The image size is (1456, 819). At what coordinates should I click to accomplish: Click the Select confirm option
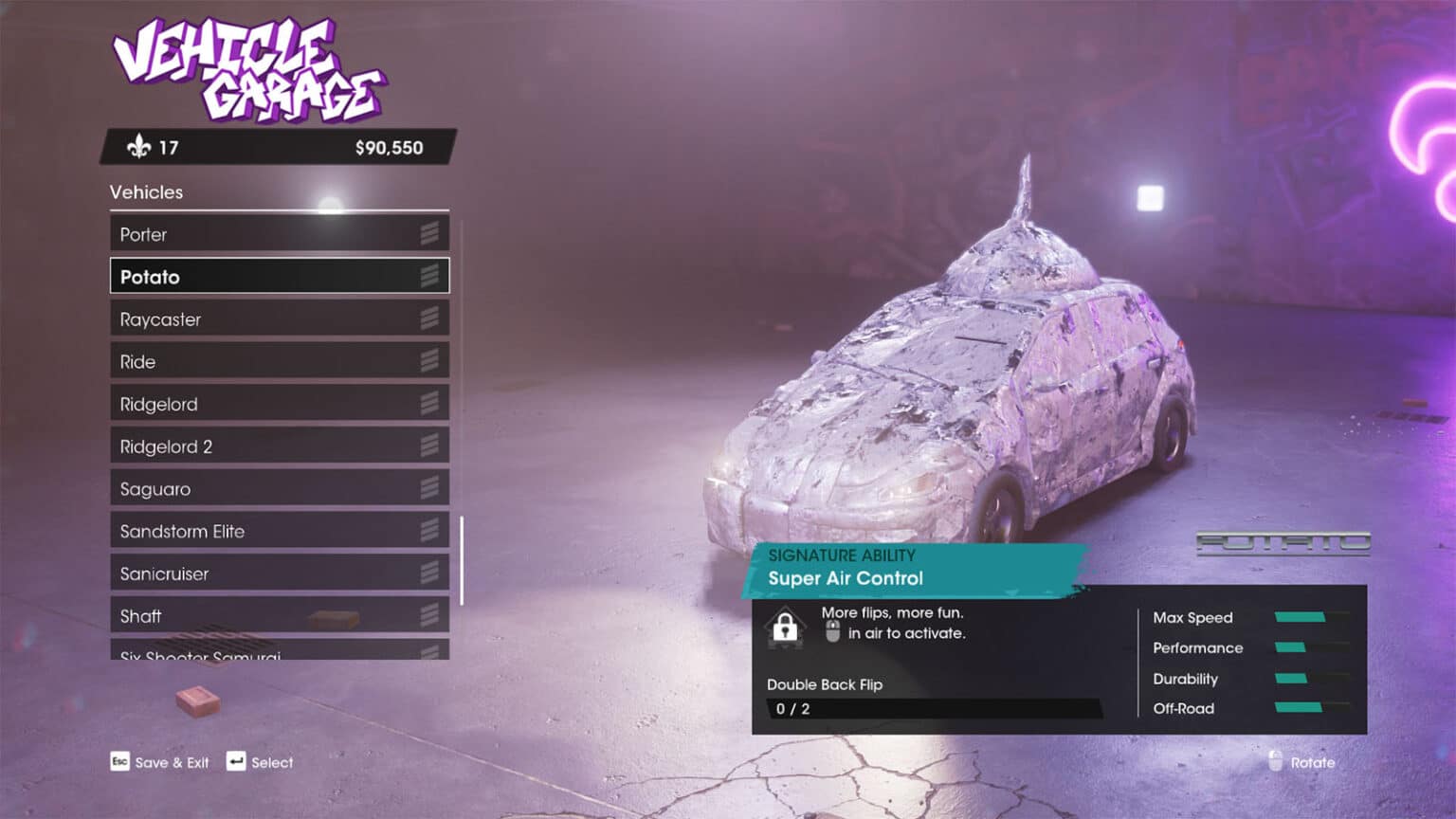(x=261, y=762)
